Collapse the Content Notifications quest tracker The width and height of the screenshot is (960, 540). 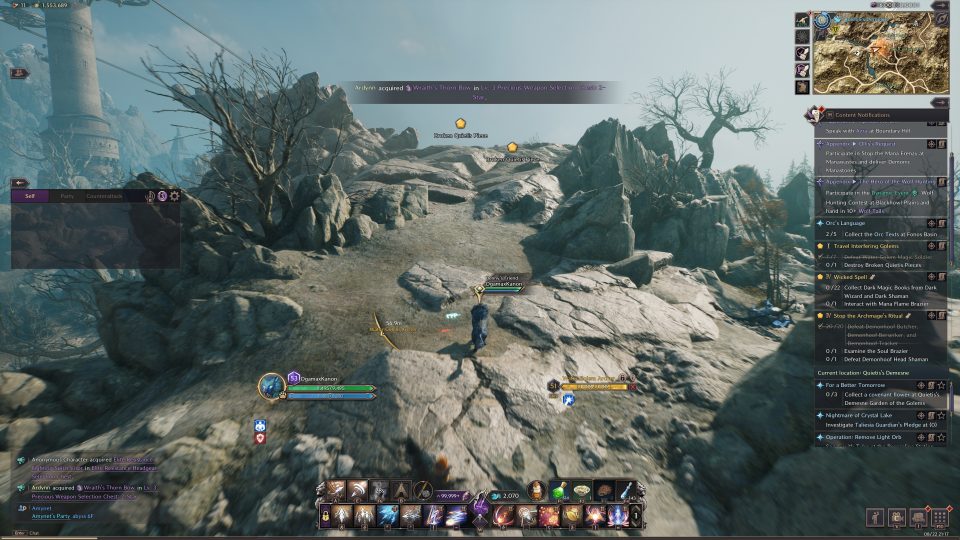pyautogui.click(x=939, y=103)
